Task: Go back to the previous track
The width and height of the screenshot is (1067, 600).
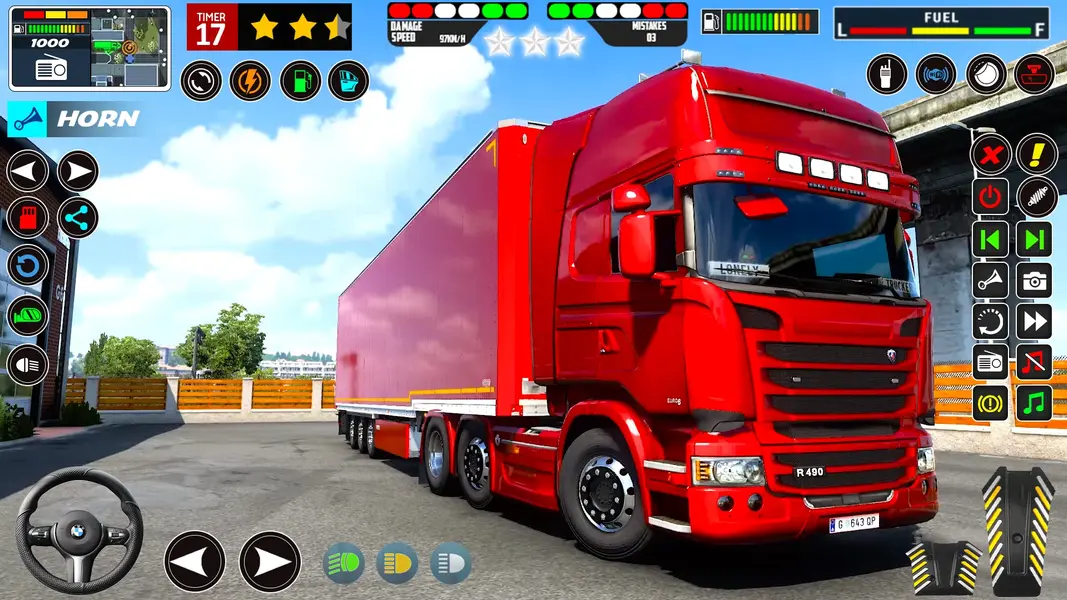Action: click(x=990, y=239)
